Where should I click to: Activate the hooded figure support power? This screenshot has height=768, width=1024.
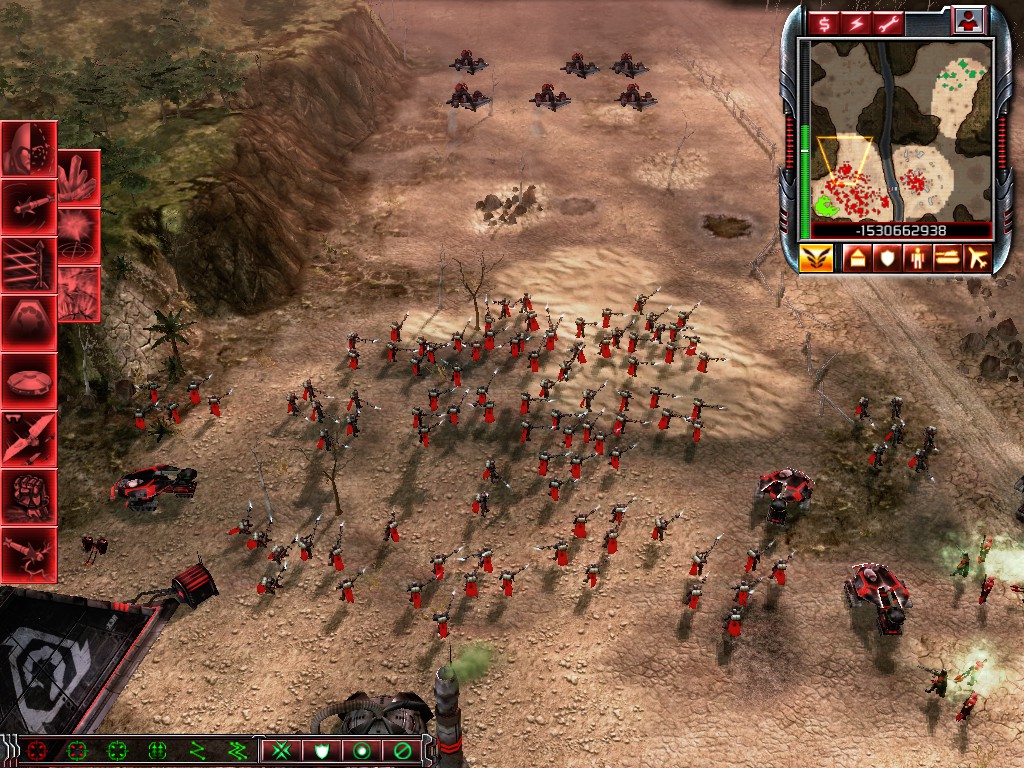(27, 149)
